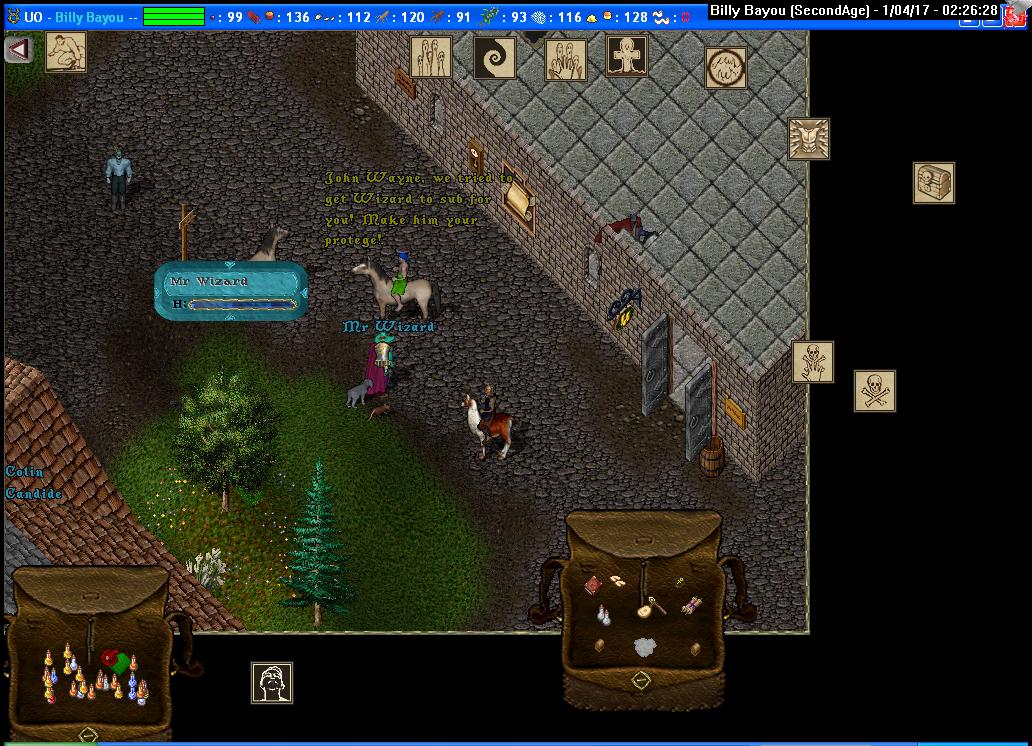
Task: Click the collapse arrow button at top-left
Action: [19, 49]
